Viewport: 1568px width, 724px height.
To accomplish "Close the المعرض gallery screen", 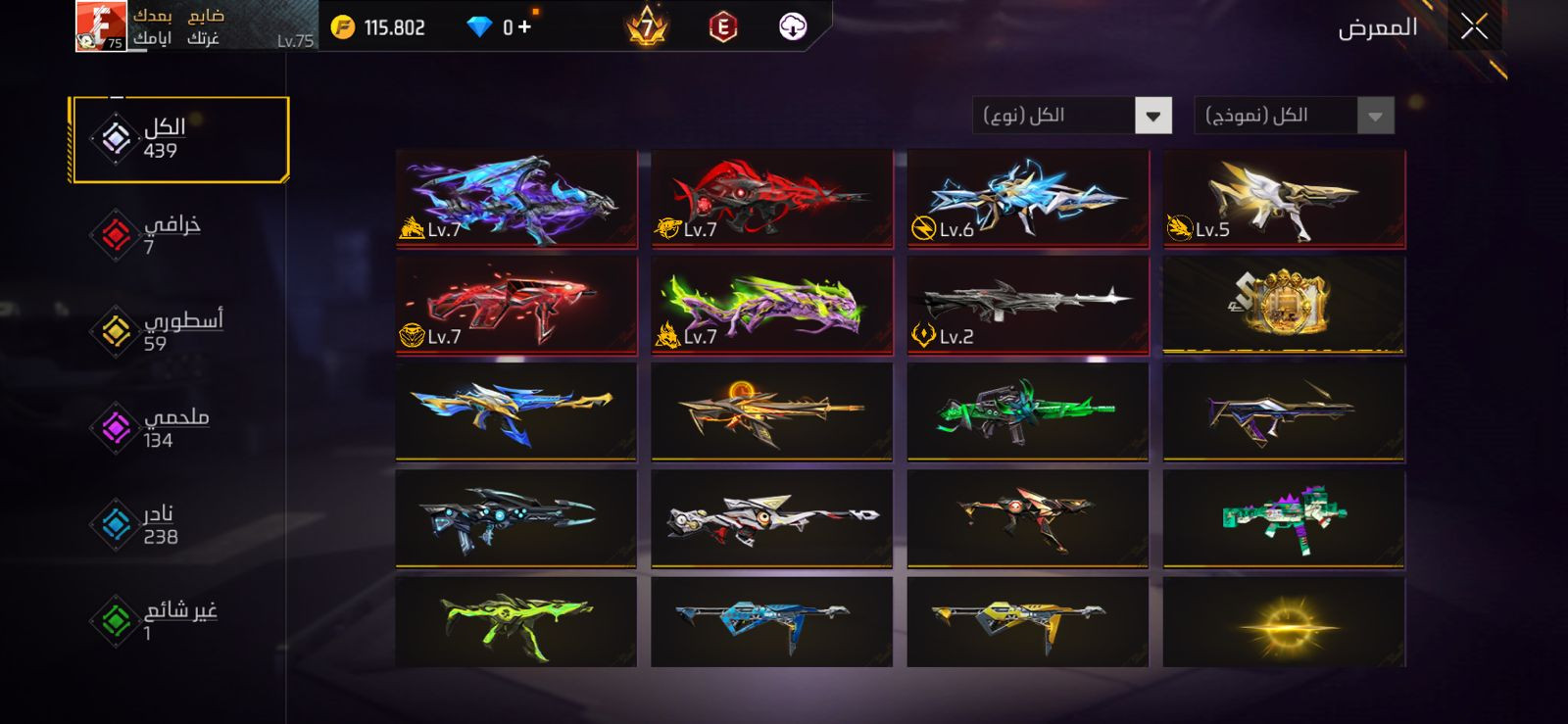I will 1474,27.
